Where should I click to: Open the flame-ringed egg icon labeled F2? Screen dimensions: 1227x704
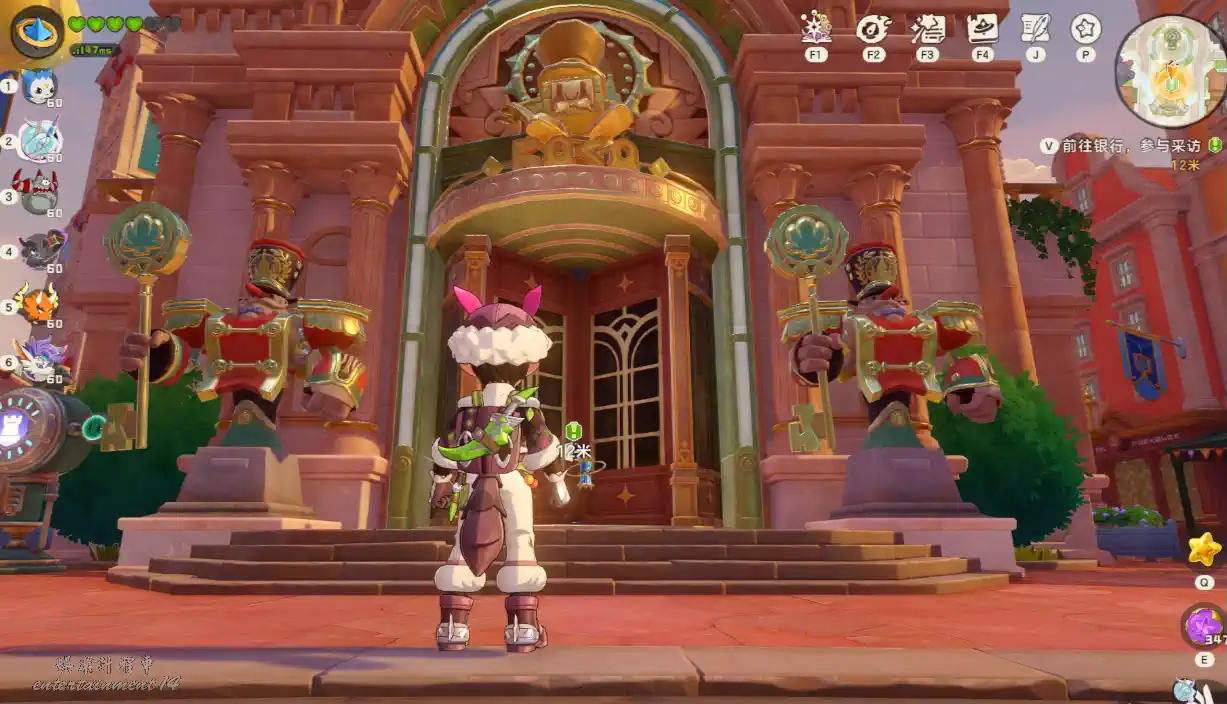point(873,28)
